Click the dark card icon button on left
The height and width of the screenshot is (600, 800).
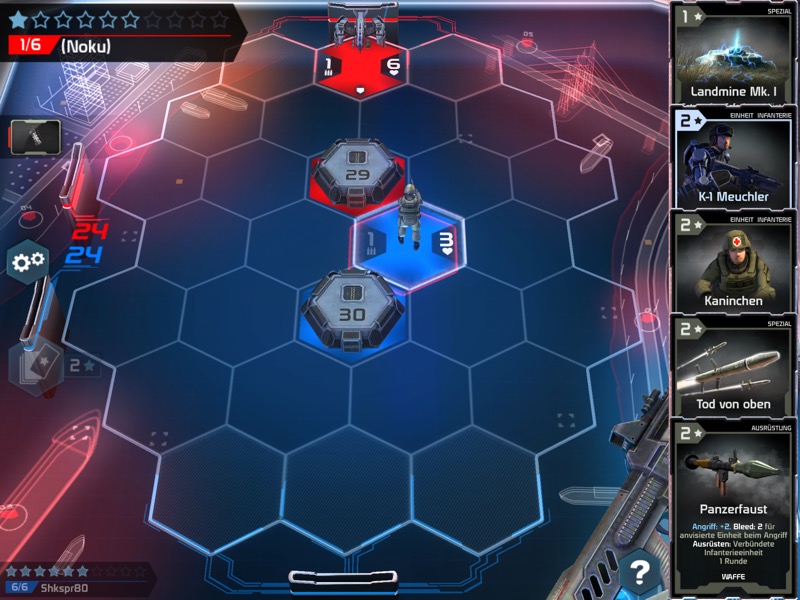click(35, 137)
